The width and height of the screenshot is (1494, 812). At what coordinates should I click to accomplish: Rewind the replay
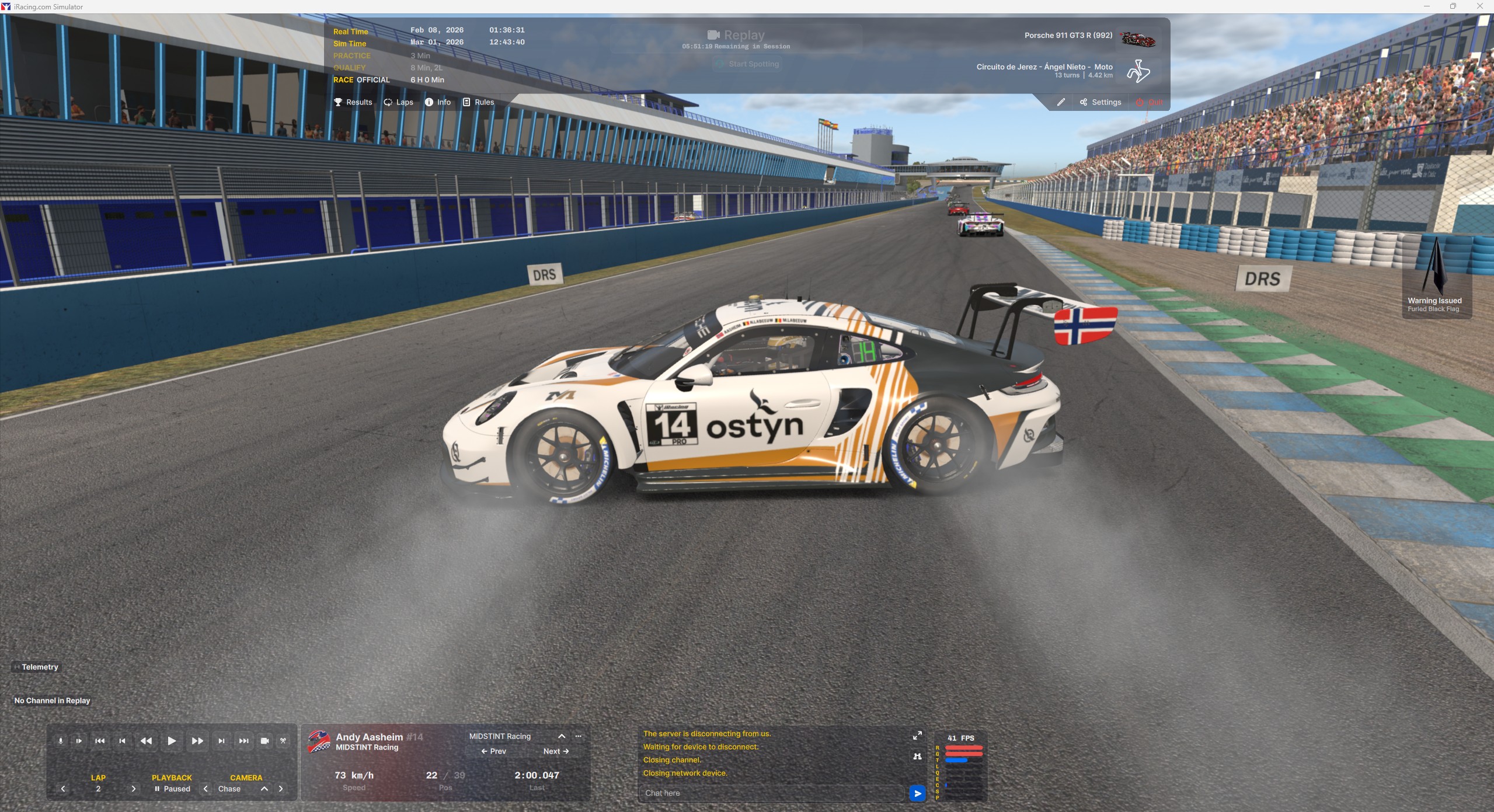[146, 741]
